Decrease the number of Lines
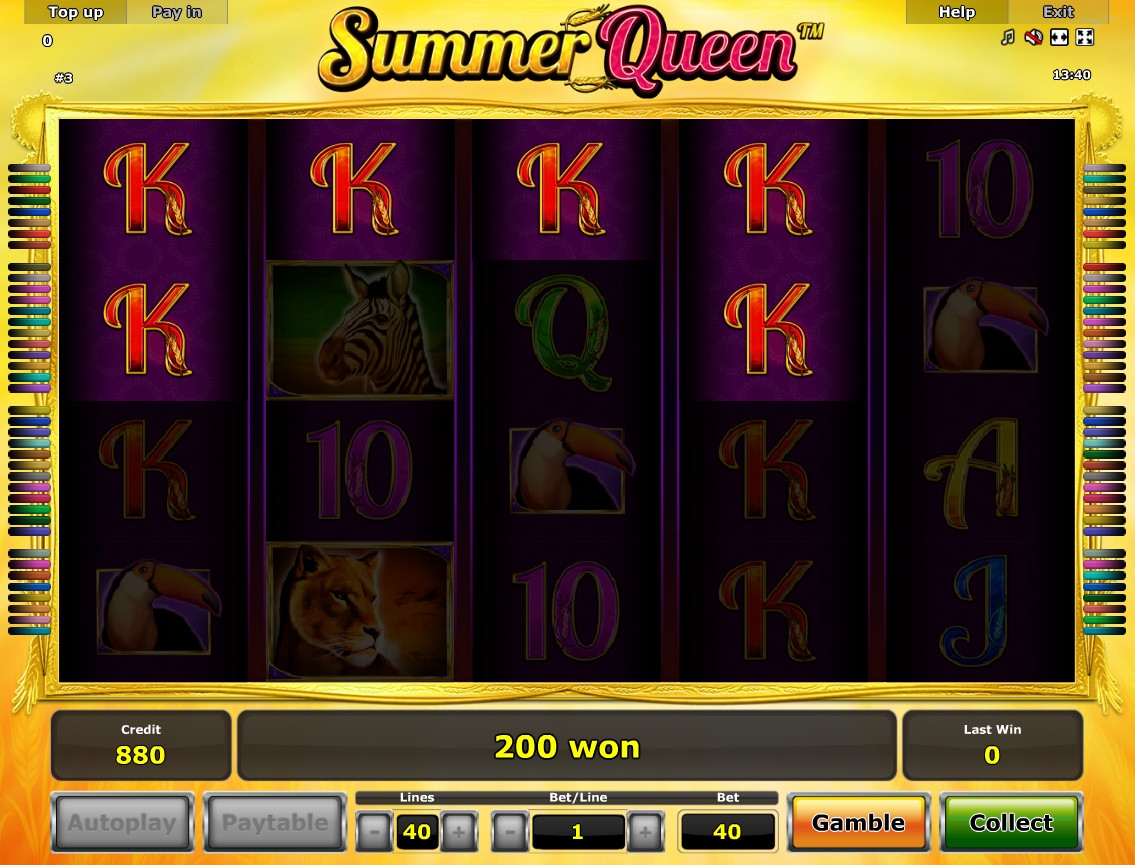 click(374, 831)
